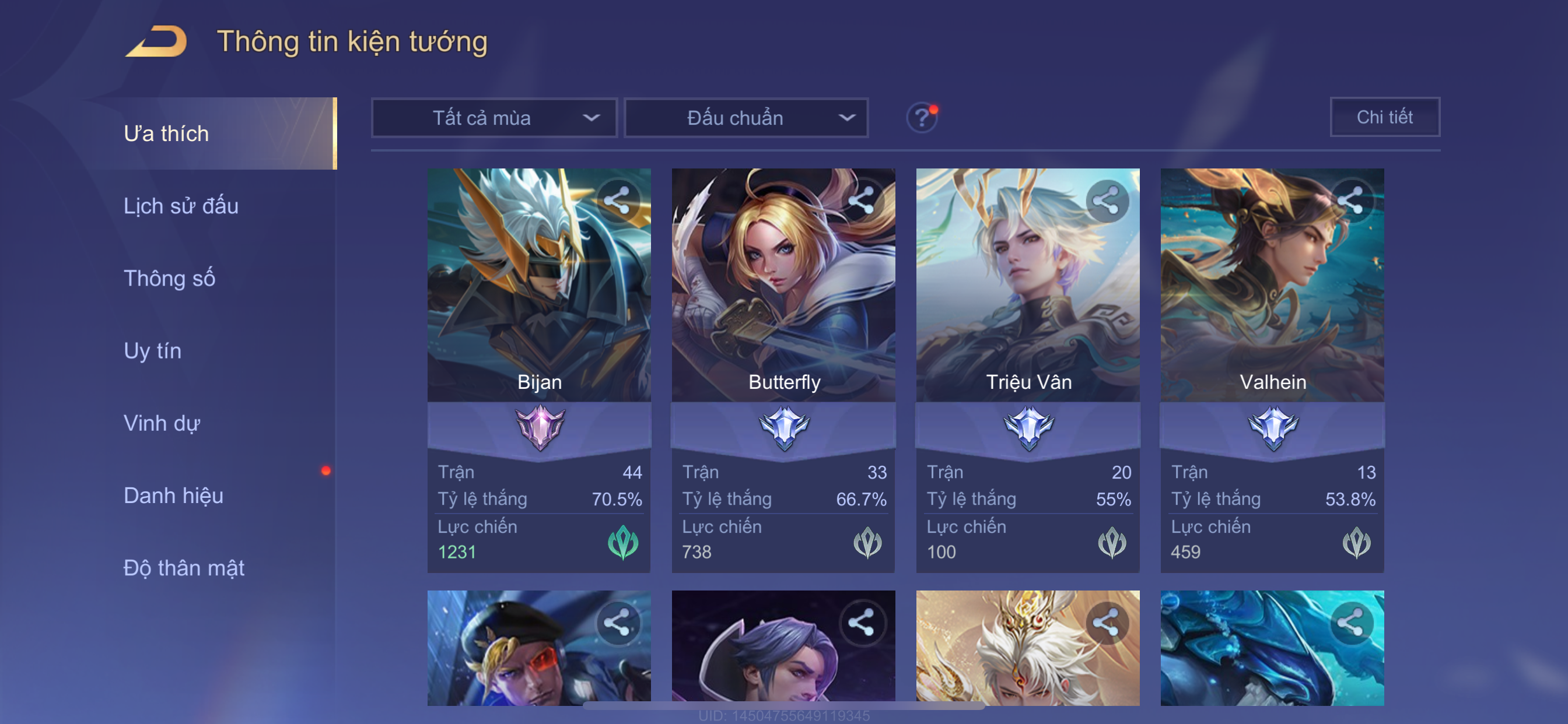
Task: Select the Bijan hero card
Action: pyautogui.click(x=538, y=286)
